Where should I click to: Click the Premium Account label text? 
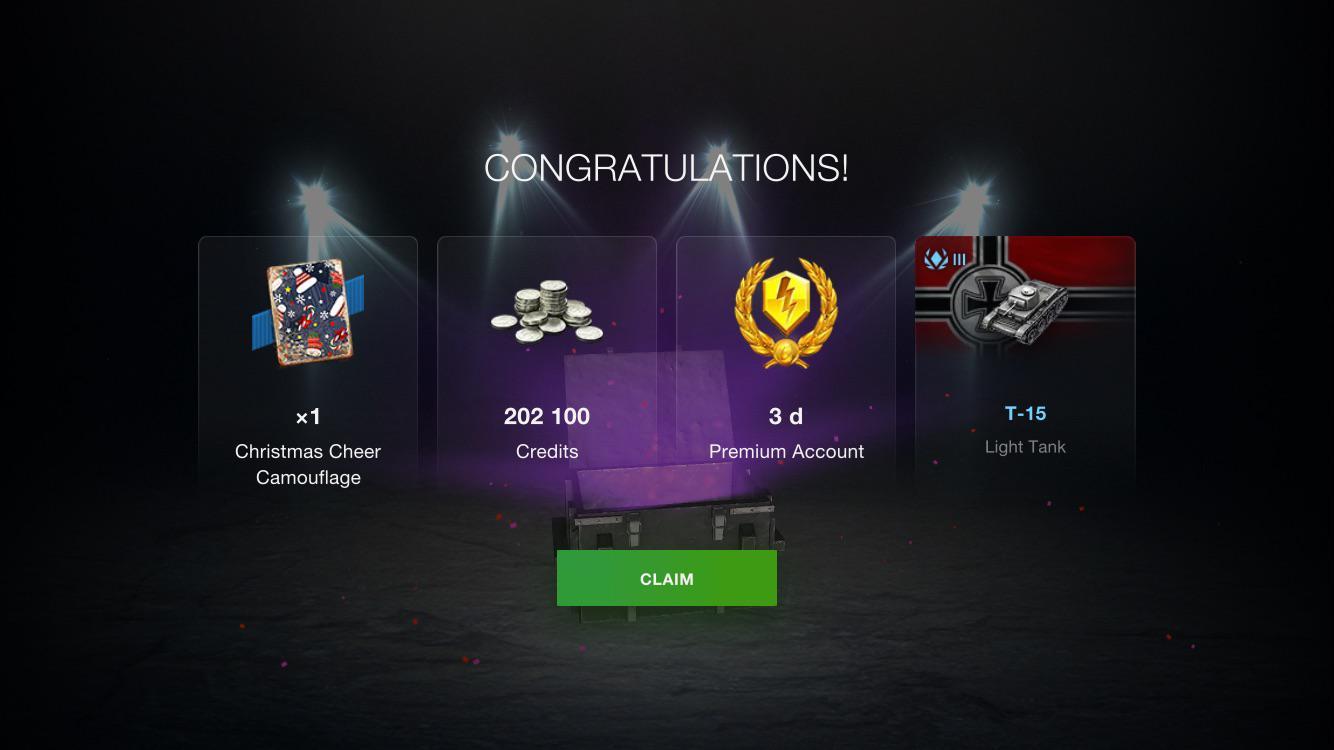(x=786, y=451)
